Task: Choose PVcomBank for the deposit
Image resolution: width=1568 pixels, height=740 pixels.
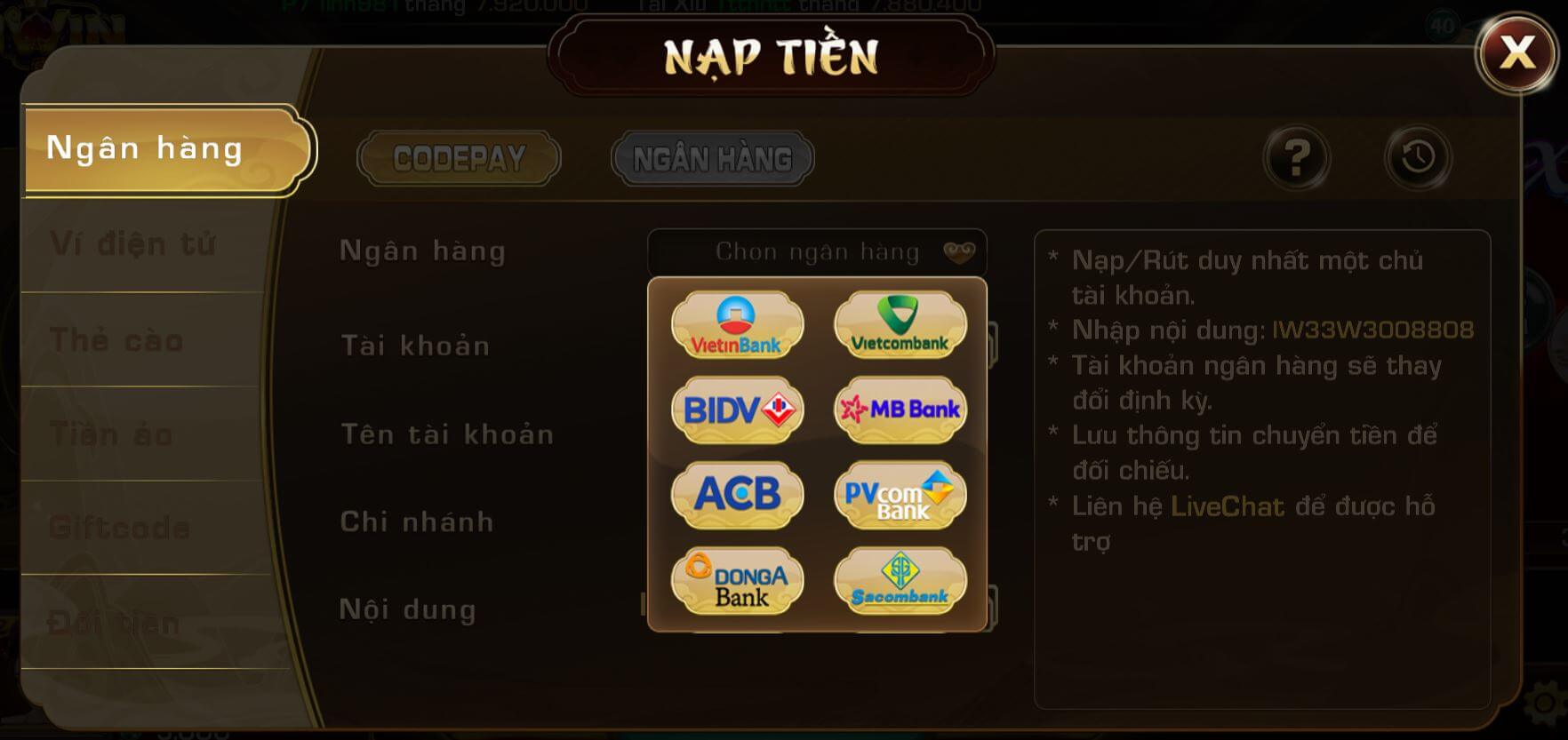Action: coord(900,495)
